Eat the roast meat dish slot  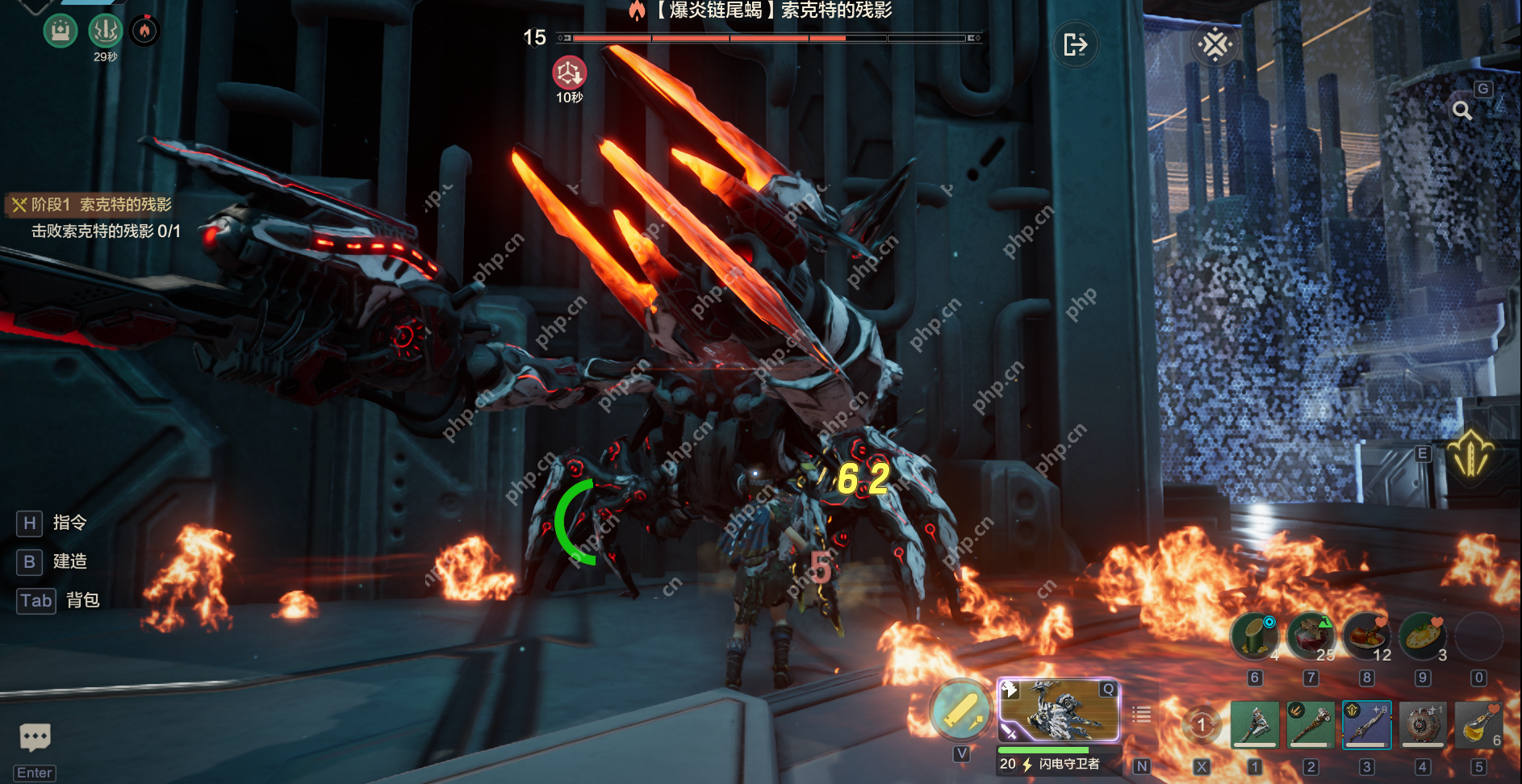point(1366,636)
